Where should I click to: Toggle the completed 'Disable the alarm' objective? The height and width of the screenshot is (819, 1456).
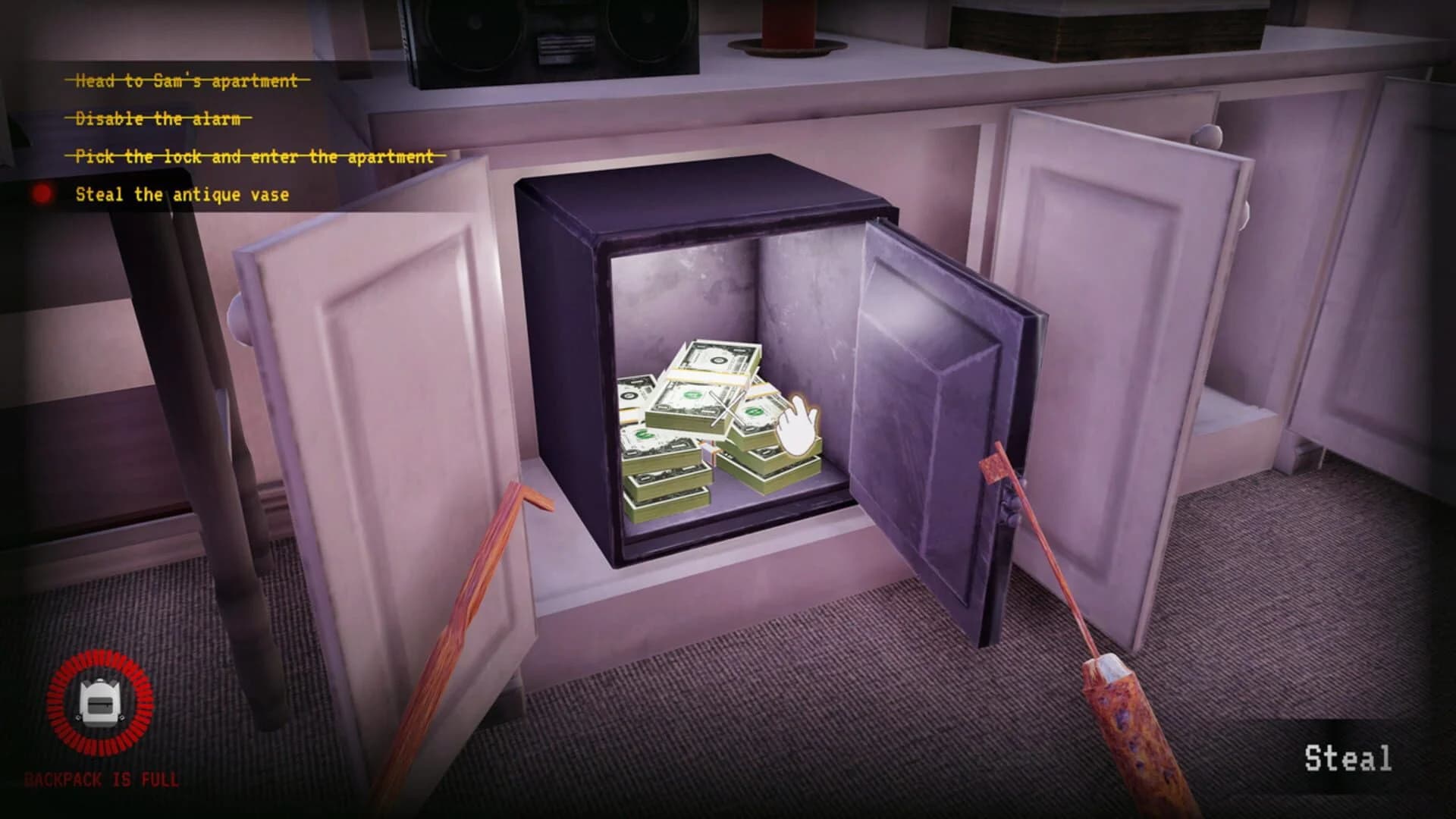tap(159, 118)
